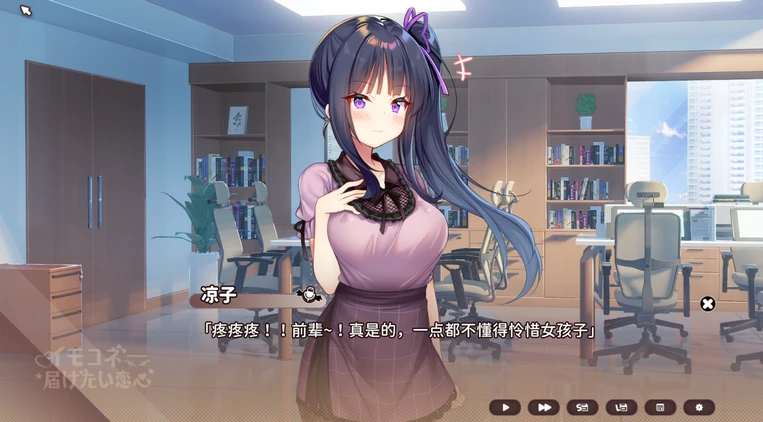
Task: Open settings with the gear button
Action: point(699,407)
